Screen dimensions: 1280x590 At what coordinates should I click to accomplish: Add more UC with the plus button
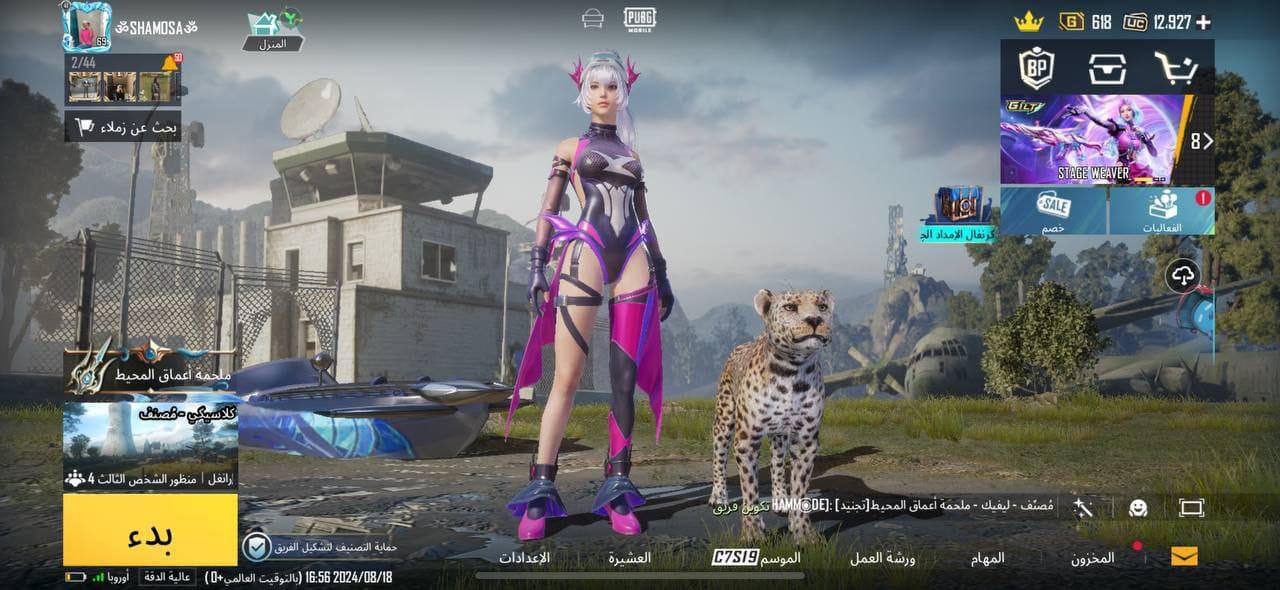(1203, 22)
